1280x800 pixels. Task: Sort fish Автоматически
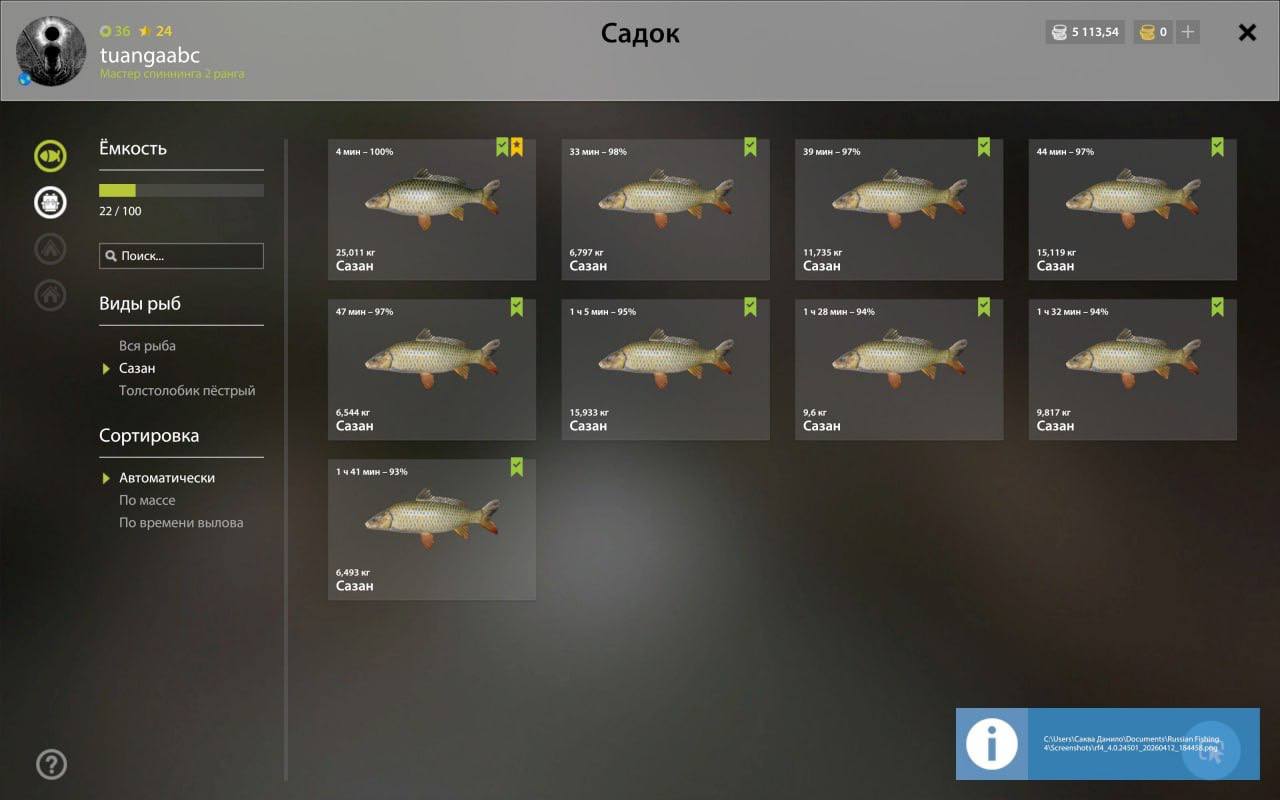click(167, 478)
